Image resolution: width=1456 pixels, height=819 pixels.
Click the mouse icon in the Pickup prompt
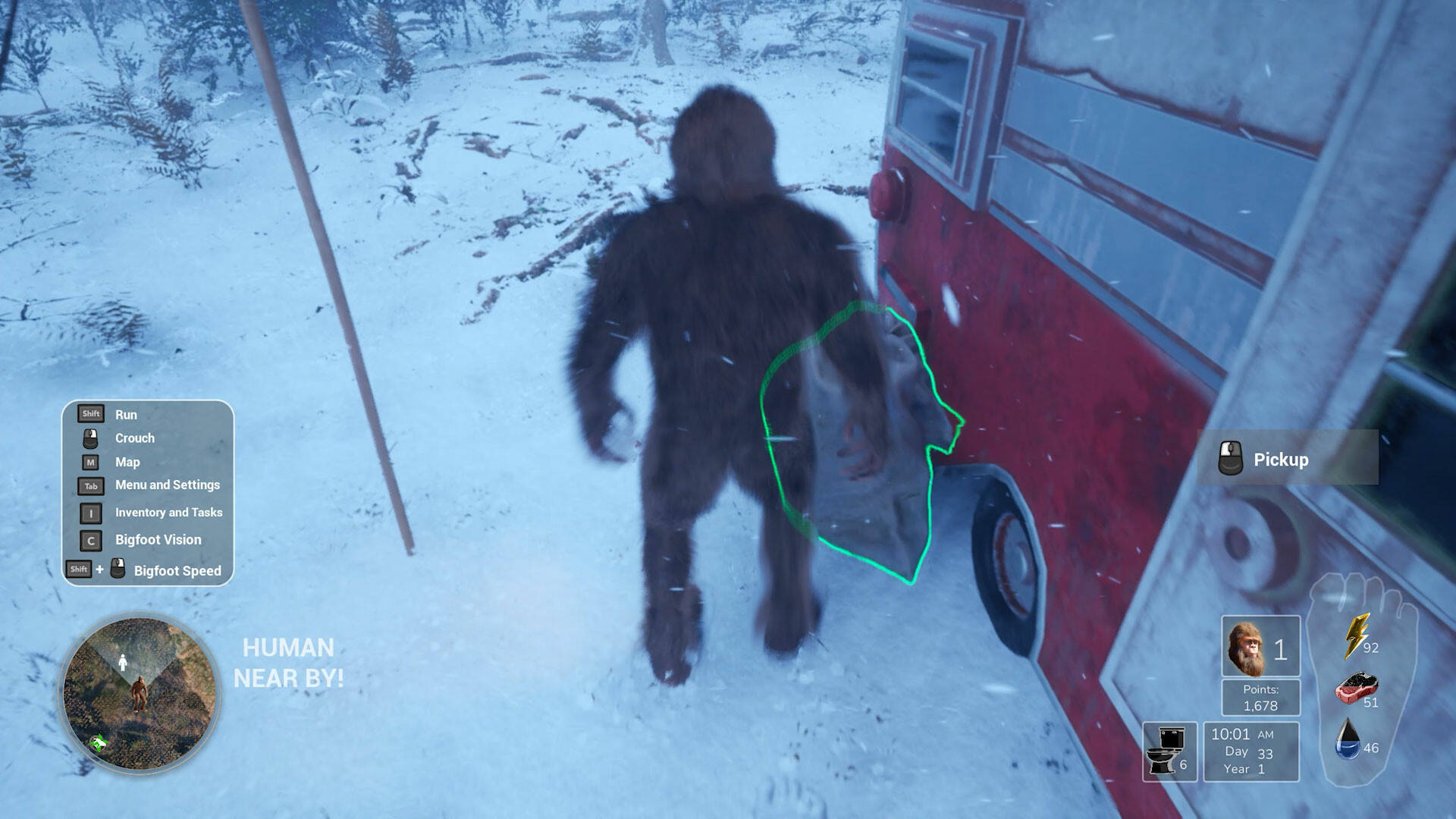click(1229, 459)
